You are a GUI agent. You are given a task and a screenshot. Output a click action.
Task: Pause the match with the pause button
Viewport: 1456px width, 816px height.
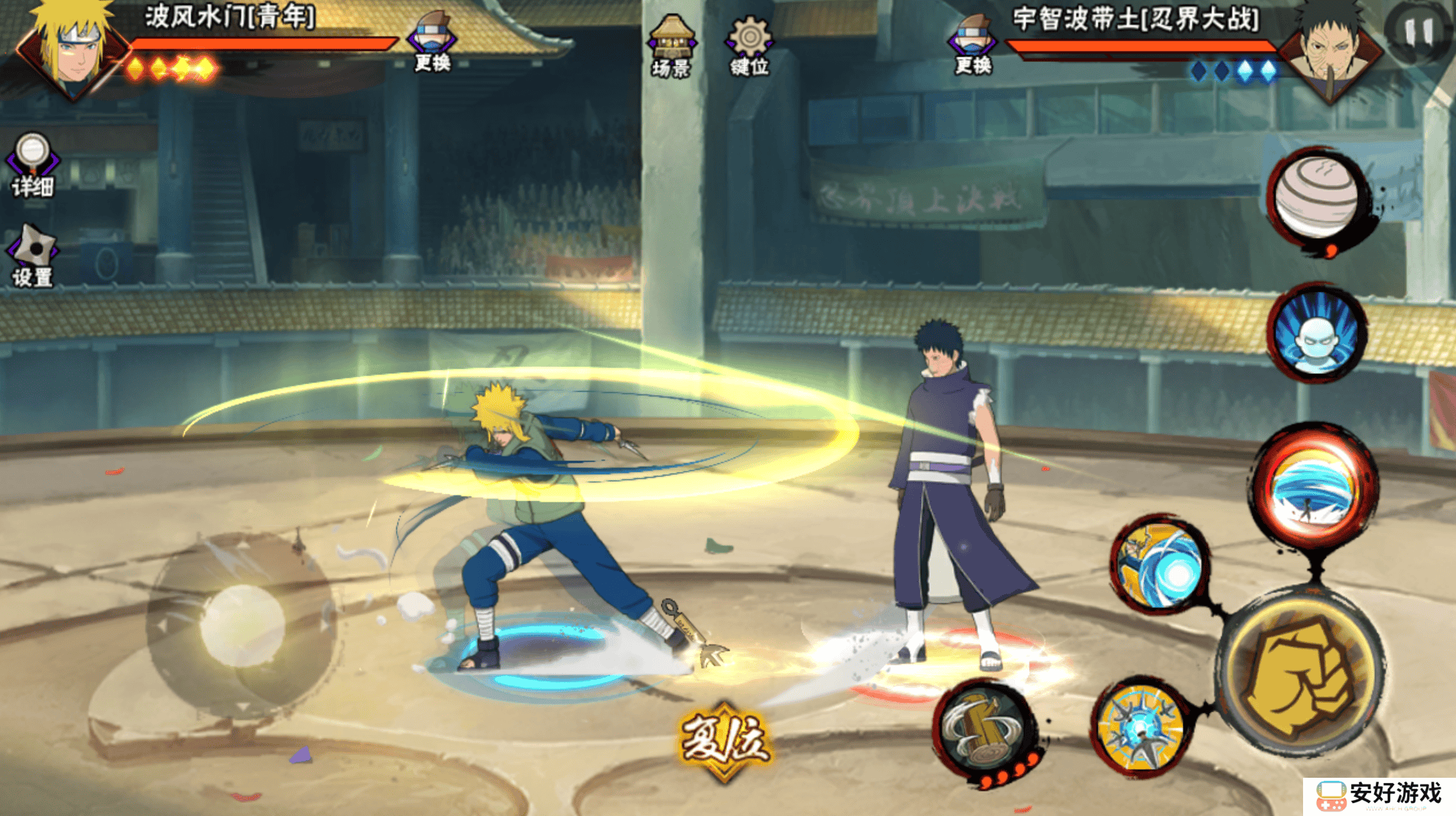tap(1419, 33)
